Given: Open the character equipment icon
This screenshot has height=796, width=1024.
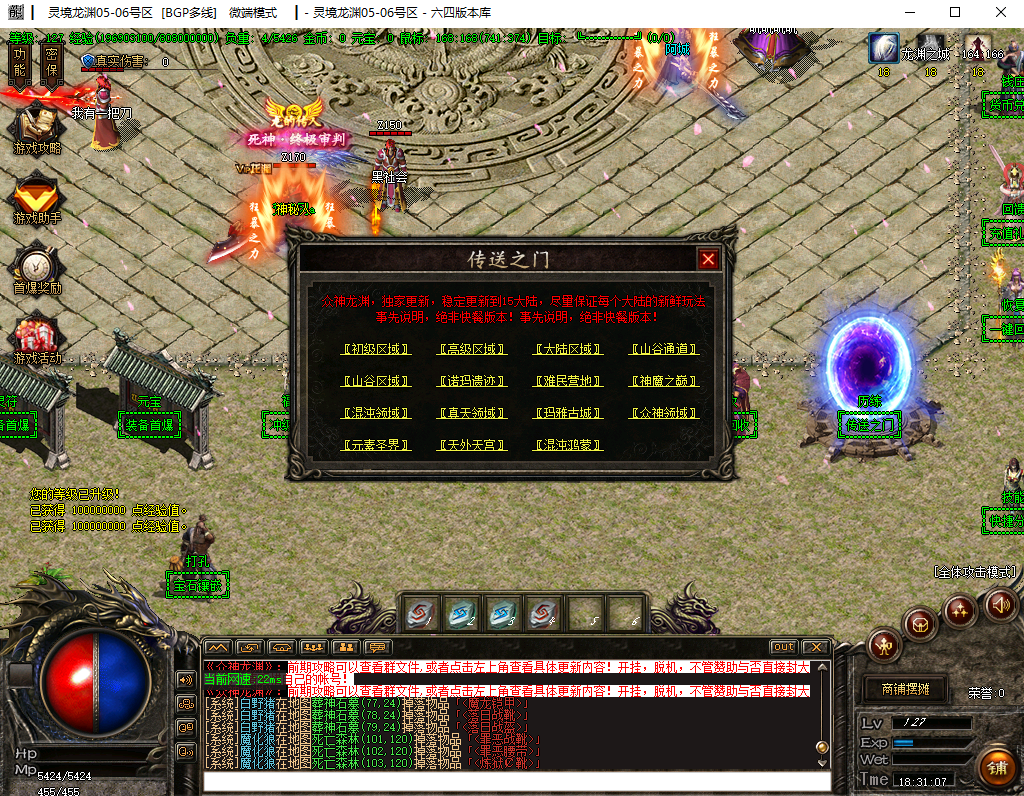Looking at the screenshot, I should 884,645.
